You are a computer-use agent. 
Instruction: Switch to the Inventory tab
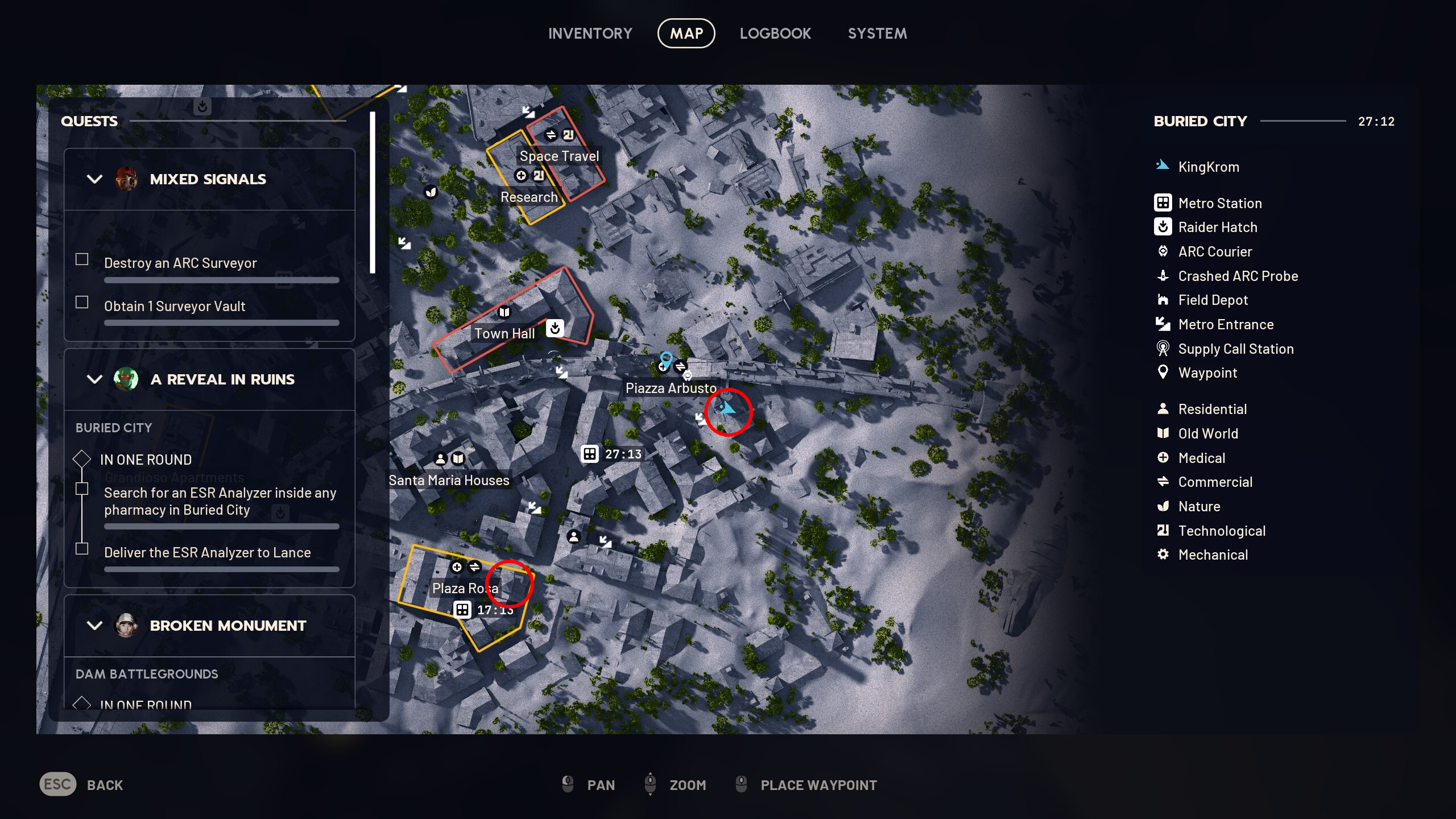click(590, 33)
